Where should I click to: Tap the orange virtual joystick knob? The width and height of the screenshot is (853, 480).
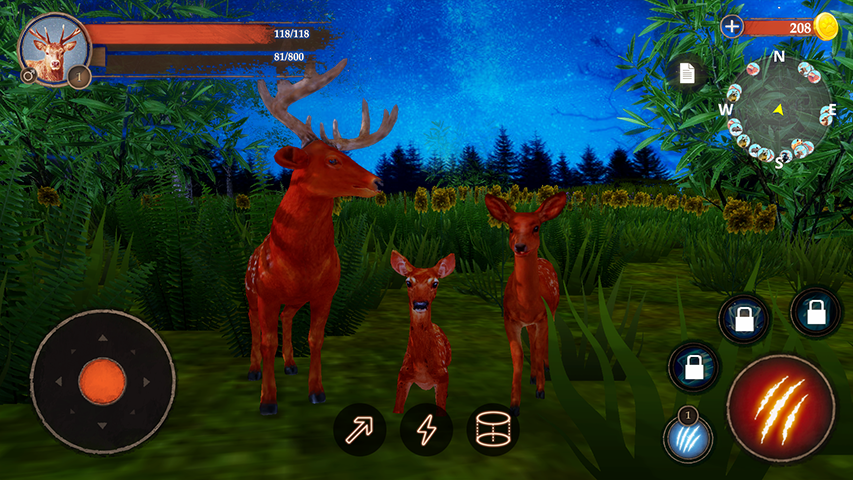click(x=102, y=381)
